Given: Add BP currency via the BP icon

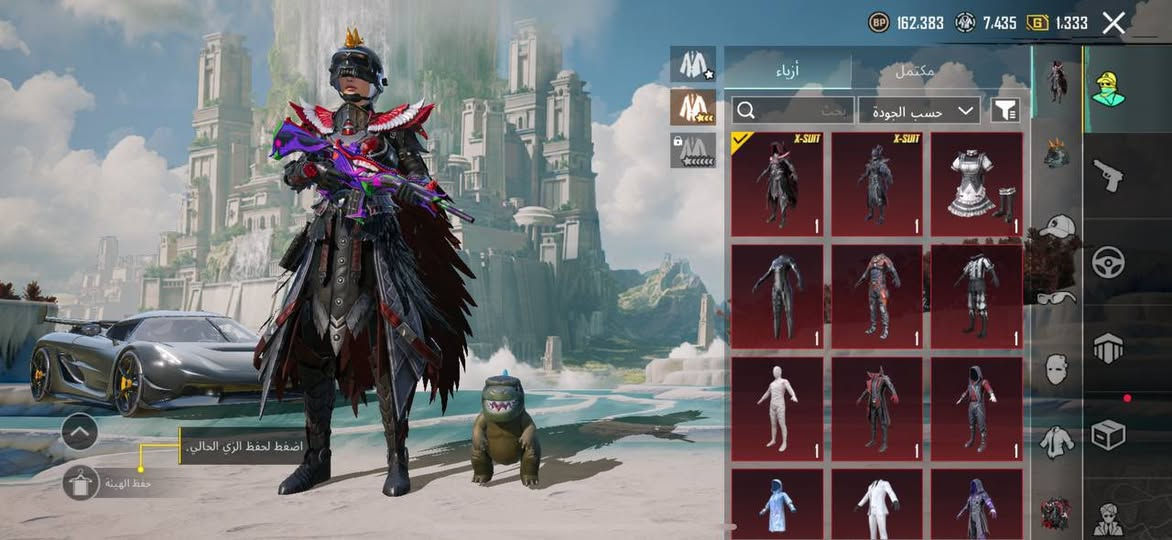Looking at the screenshot, I should pyautogui.click(x=879, y=22).
